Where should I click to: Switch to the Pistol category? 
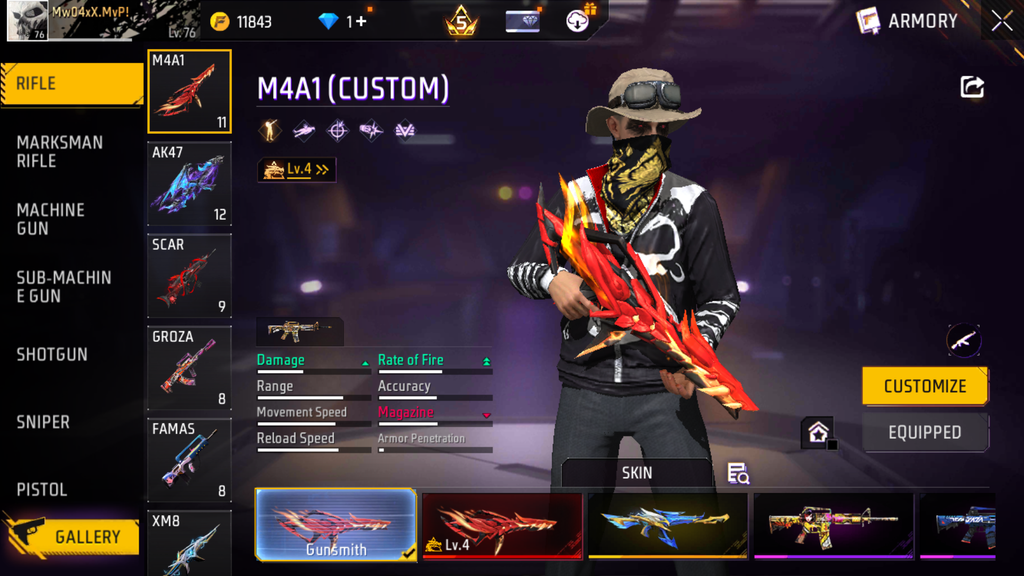(42, 489)
